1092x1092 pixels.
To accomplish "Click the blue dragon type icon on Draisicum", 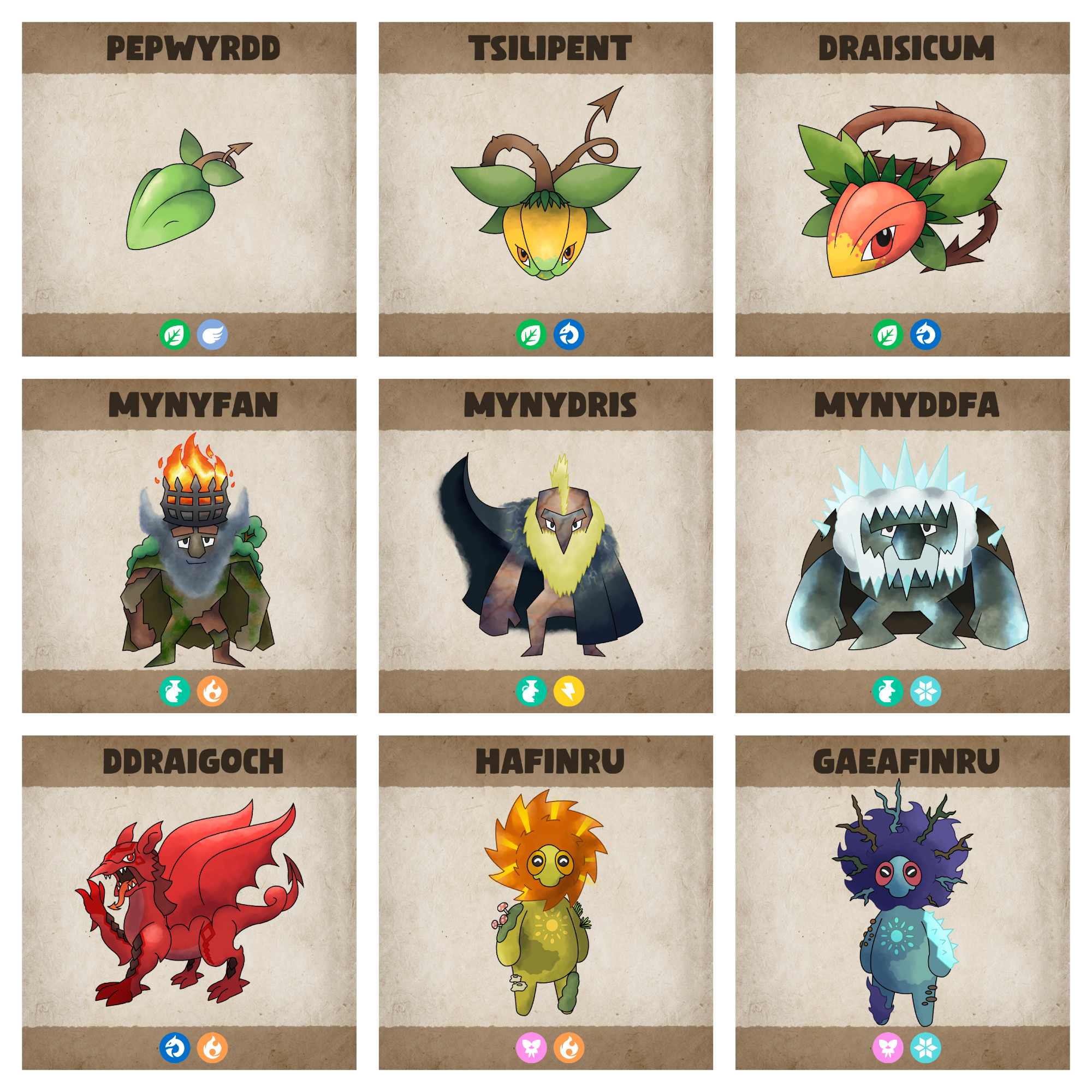I will [925, 335].
